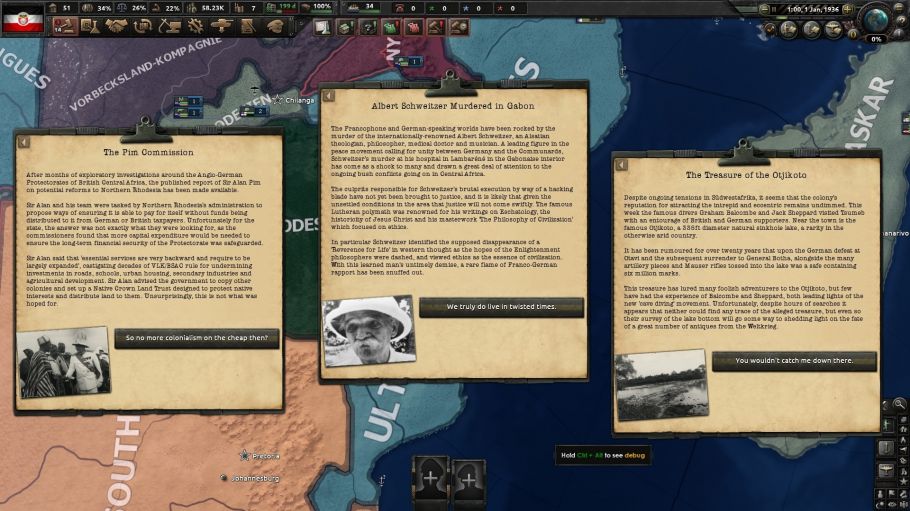Collapse the Albert Schweitzer event window
This screenshot has height=511, width=910.
tap(327, 95)
